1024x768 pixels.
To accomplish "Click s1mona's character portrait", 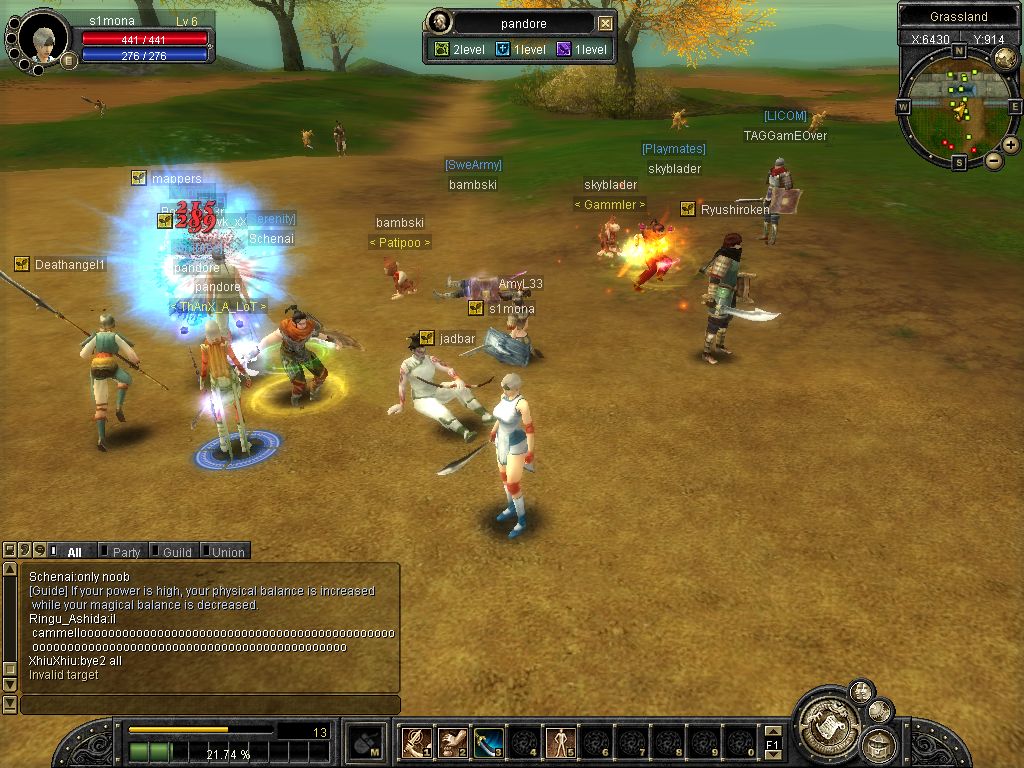I will (43, 40).
